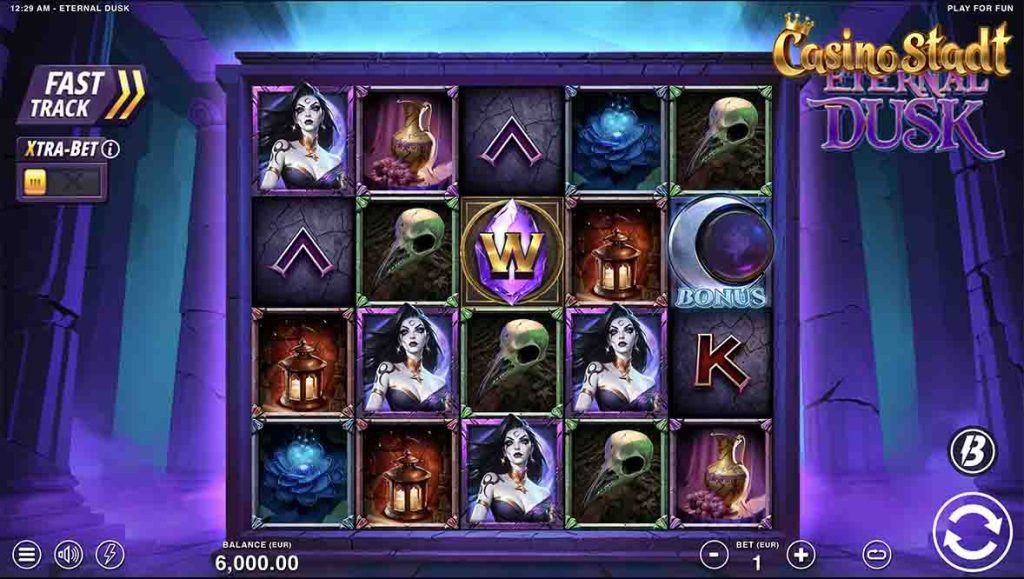Toggle the sound speaker icon

68,554
